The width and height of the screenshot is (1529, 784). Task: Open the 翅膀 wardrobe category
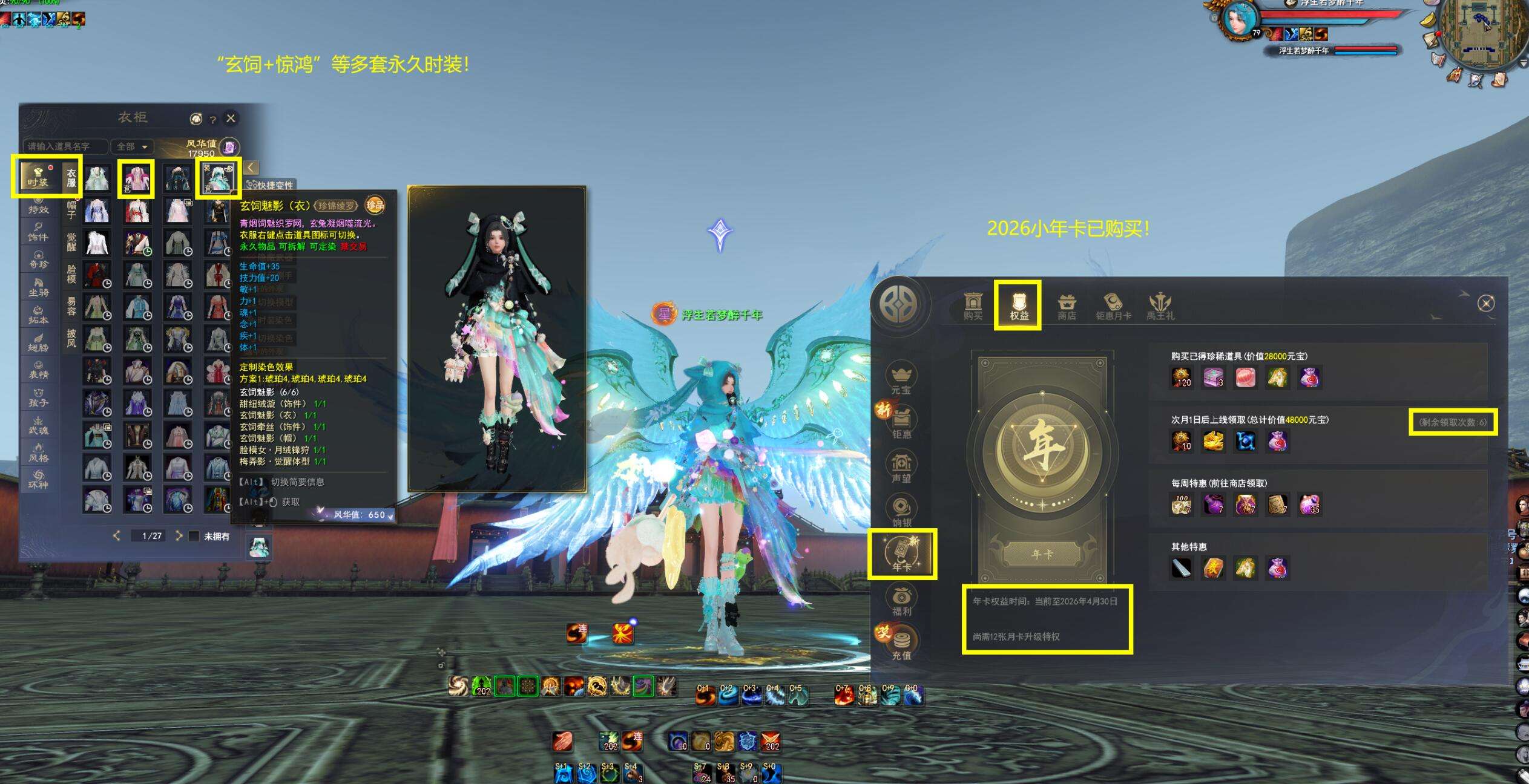point(38,342)
